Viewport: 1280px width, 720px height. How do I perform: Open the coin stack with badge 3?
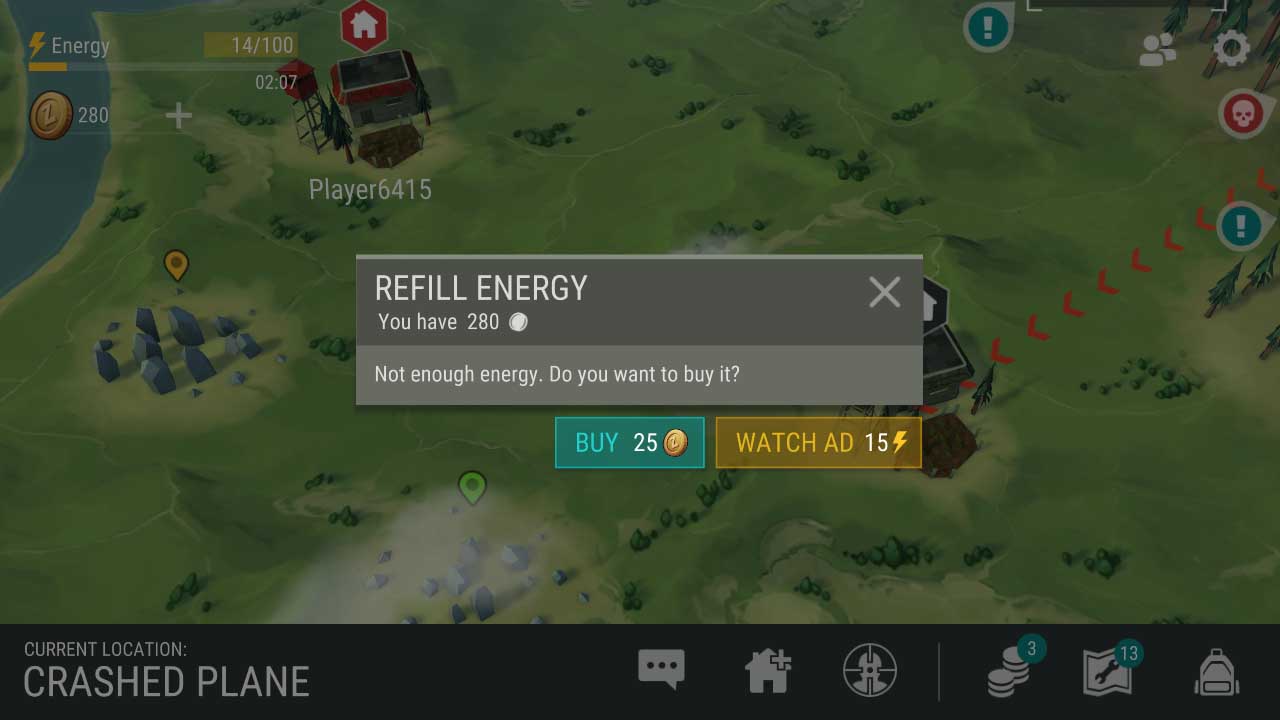(x=1007, y=671)
